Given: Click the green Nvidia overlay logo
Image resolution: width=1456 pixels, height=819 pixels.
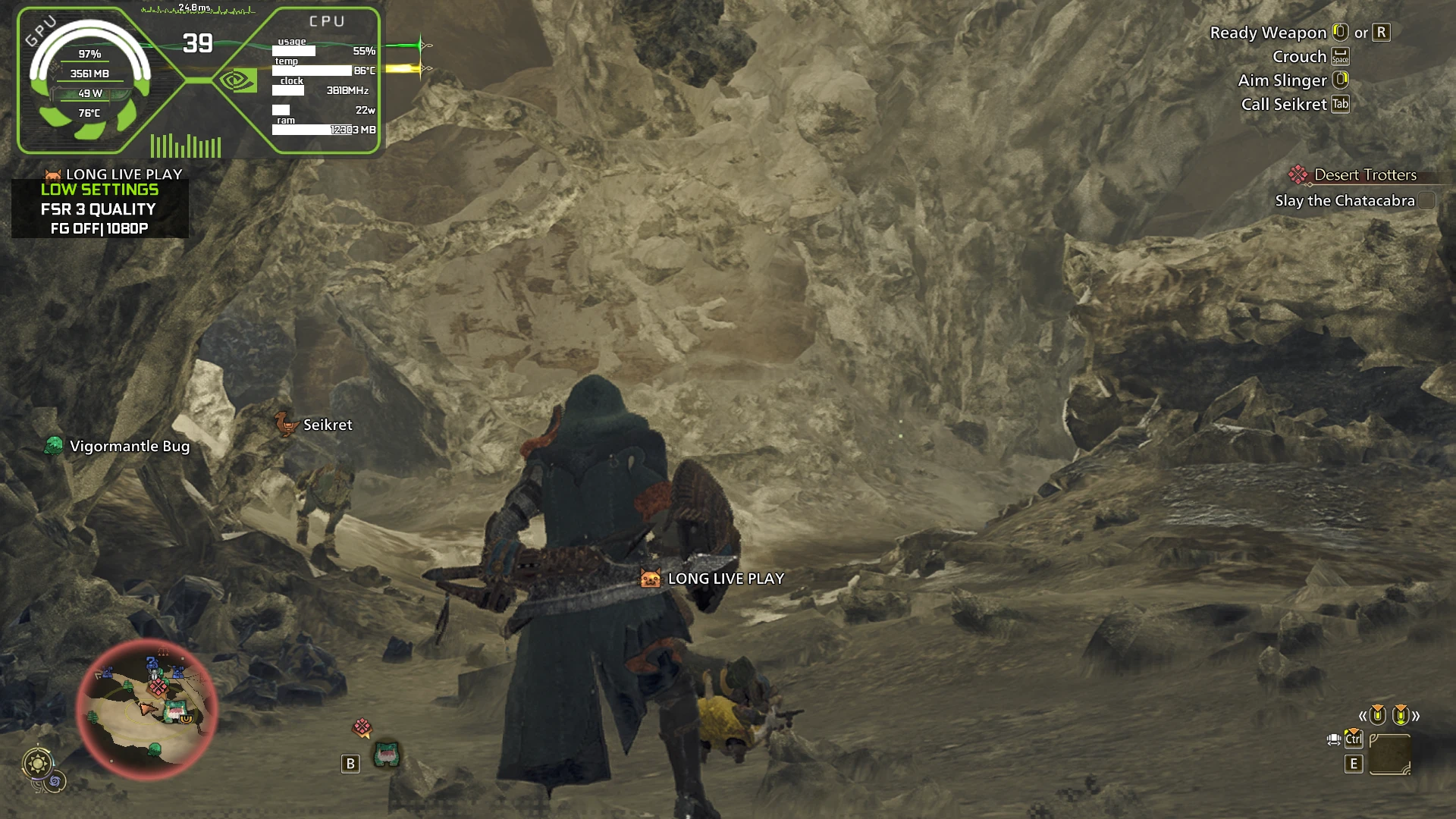Looking at the screenshot, I should 238,80.
